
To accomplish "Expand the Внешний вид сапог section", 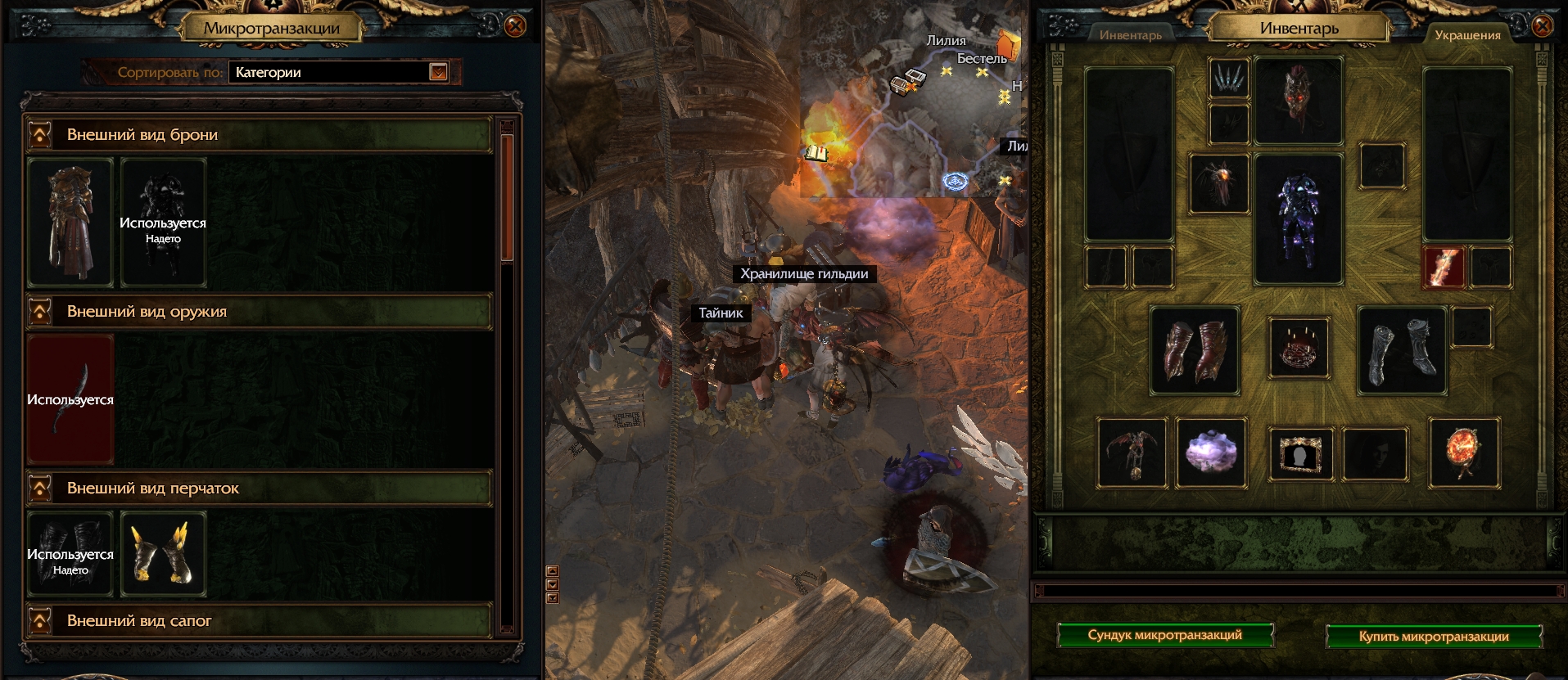I will point(38,621).
